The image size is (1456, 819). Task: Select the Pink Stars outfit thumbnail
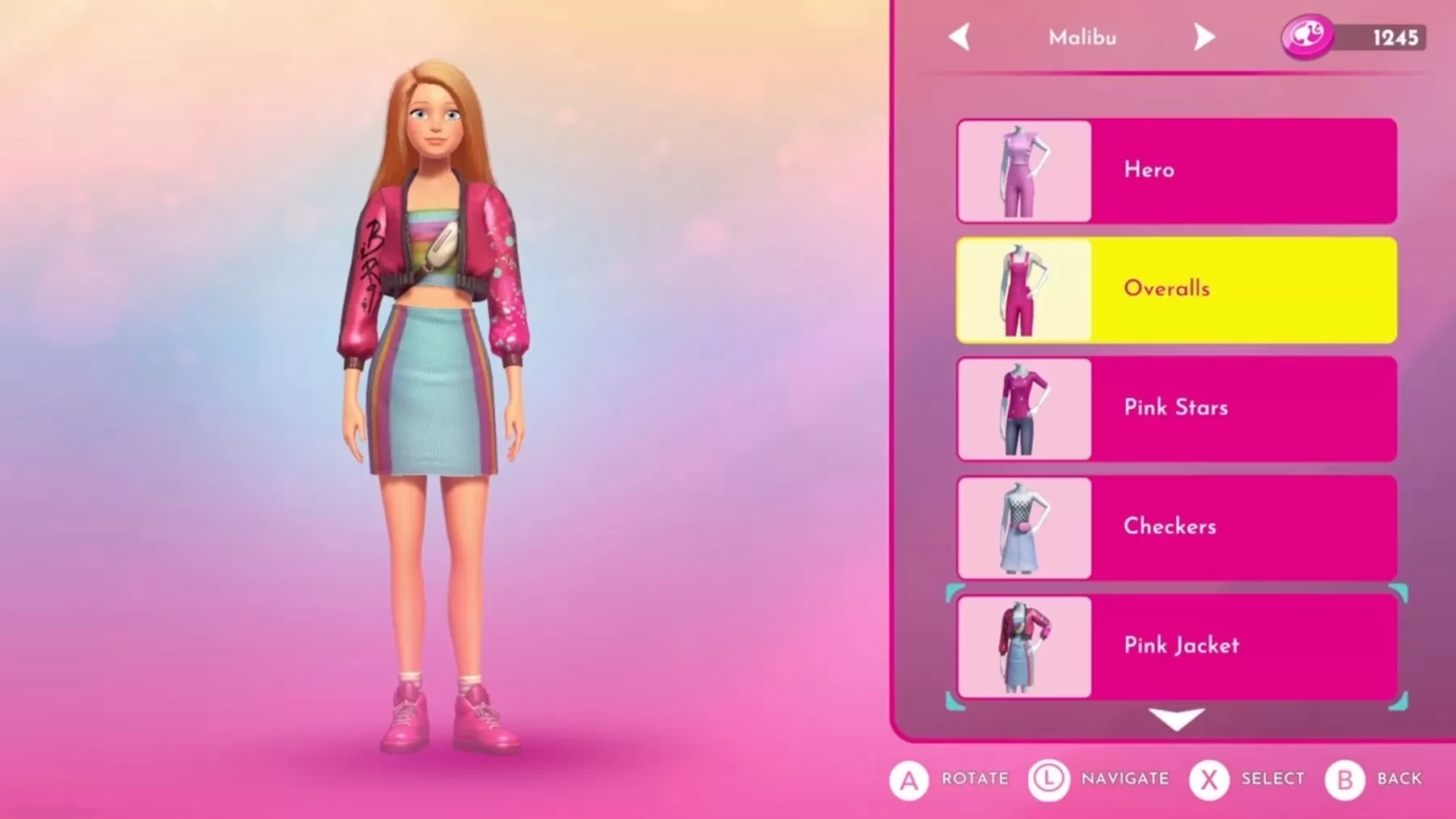(1022, 407)
